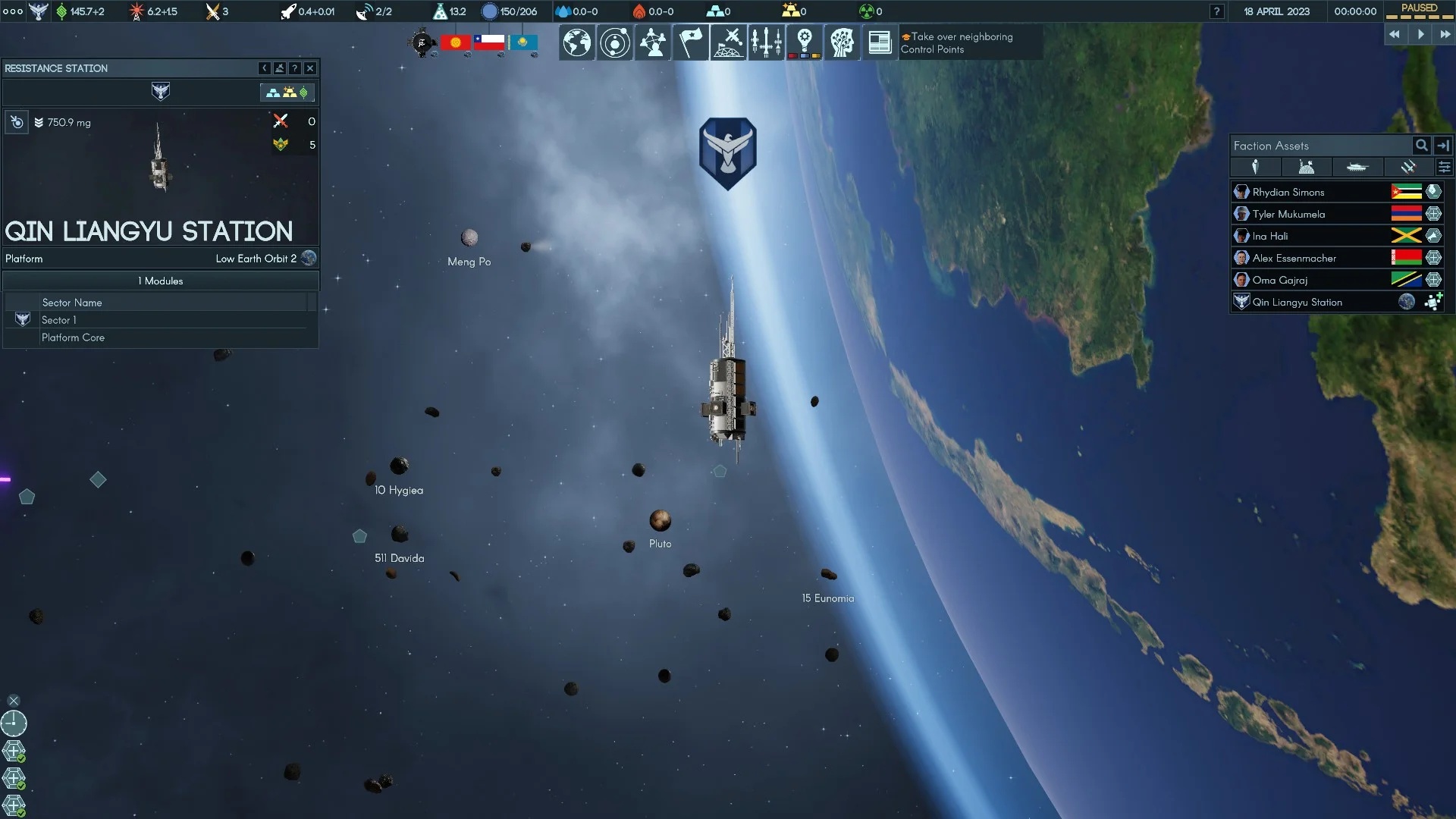This screenshot has width=1456, height=819.
Task: Select councilor Rhydian Simons
Action: point(1288,193)
